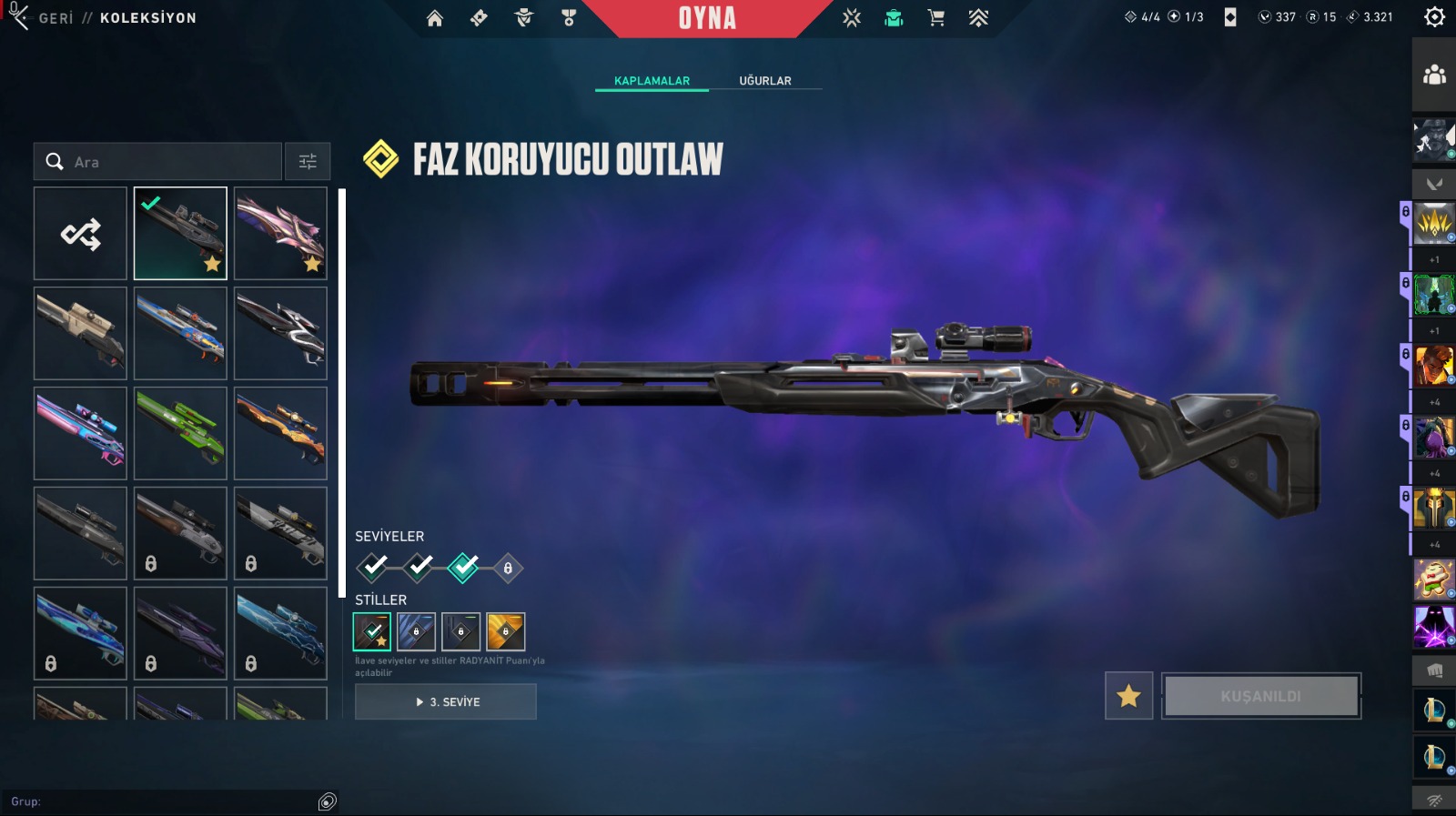This screenshot has width=1456, height=816.
Task: Open the social friends panel icon
Action: [1434, 75]
